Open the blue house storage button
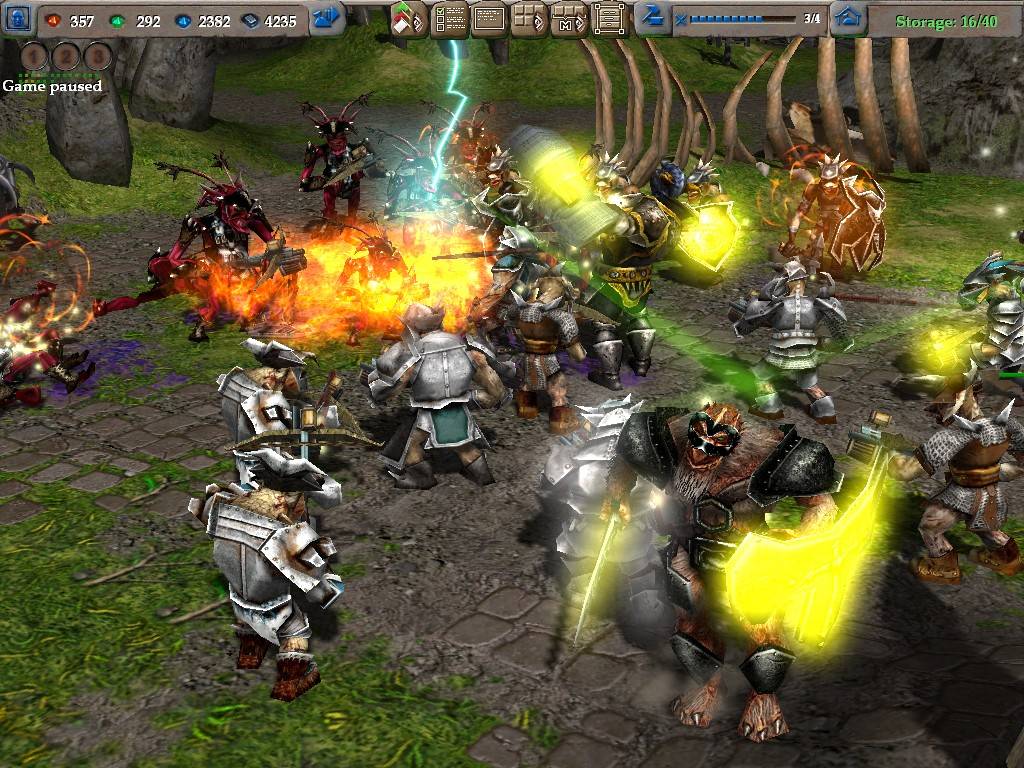 coord(848,18)
